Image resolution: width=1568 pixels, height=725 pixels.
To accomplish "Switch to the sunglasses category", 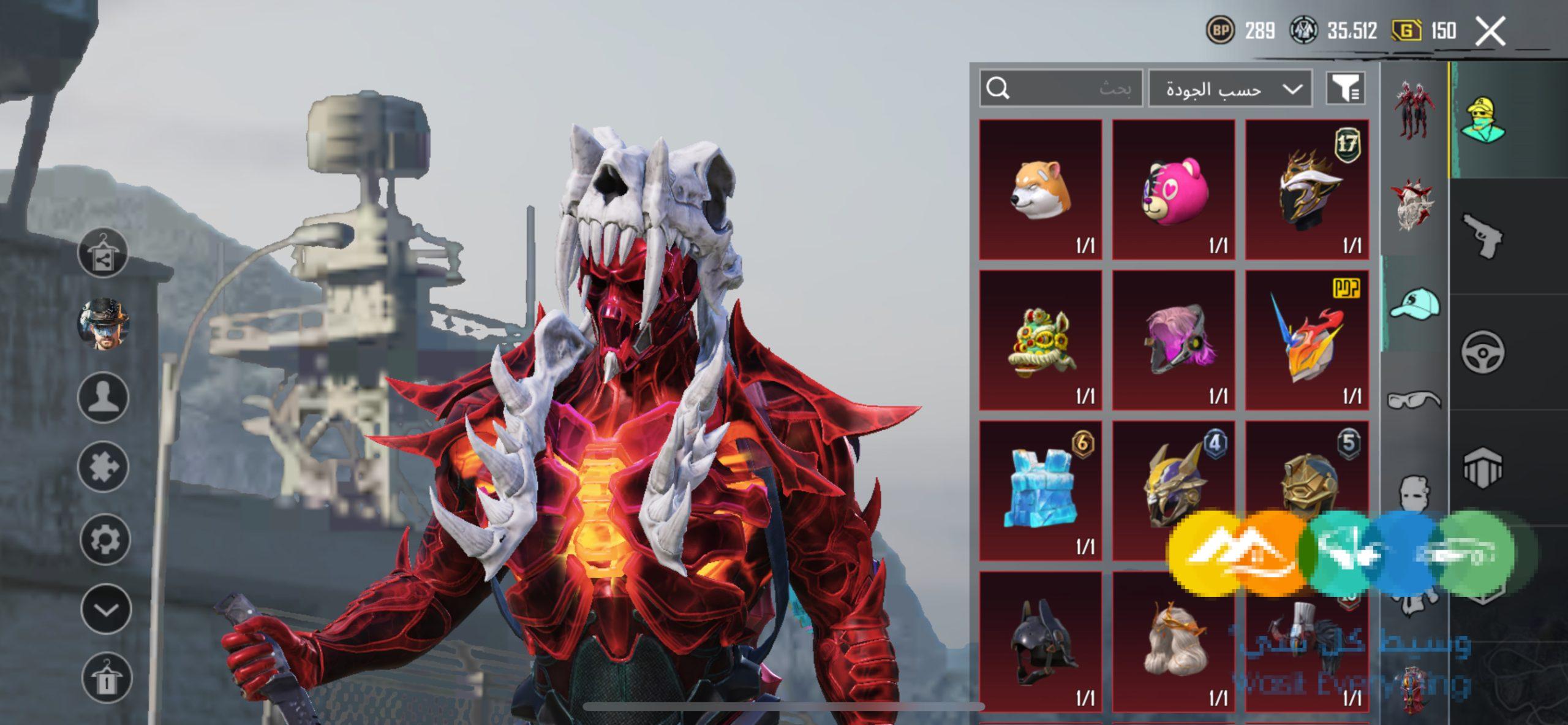I will pos(1414,400).
